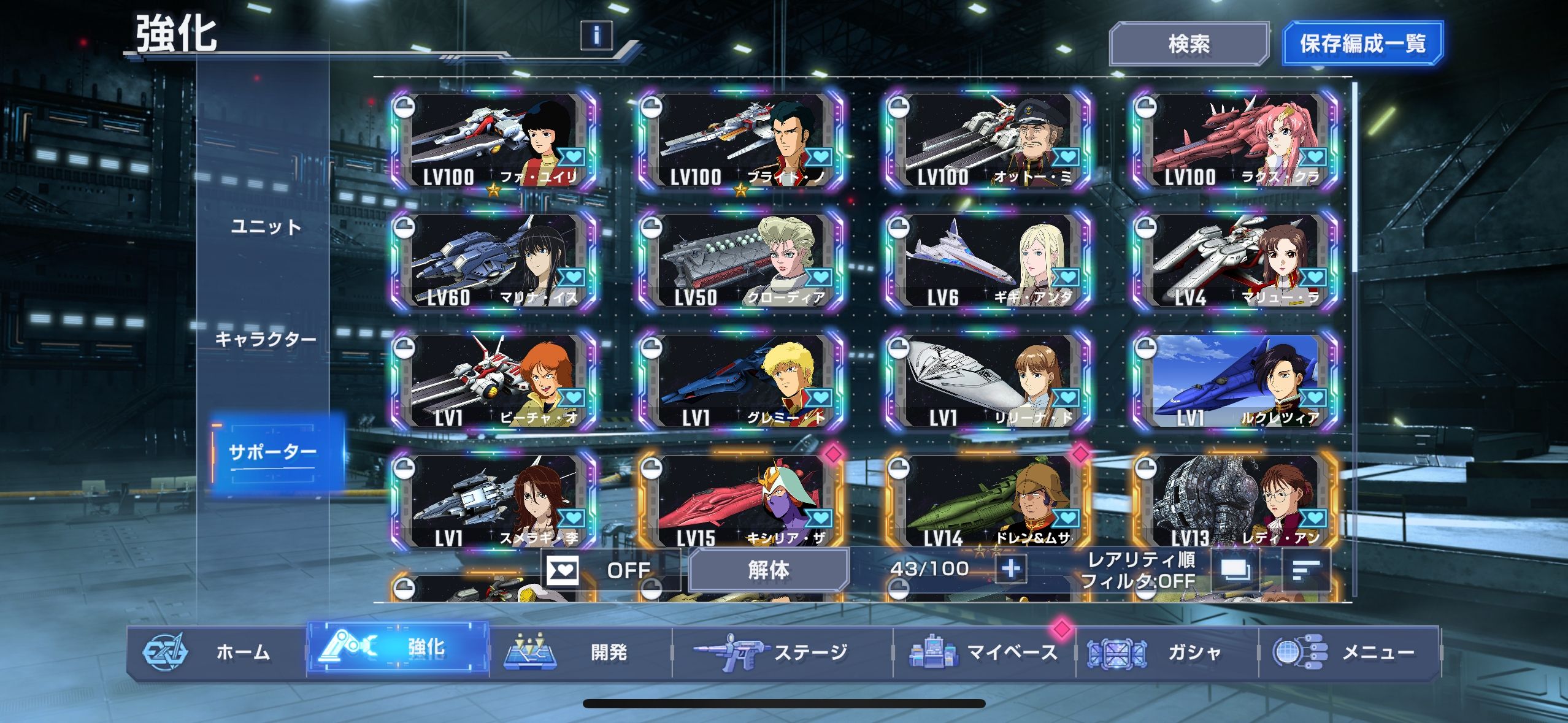Open the 検索 search button

pyautogui.click(x=1188, y=44)
